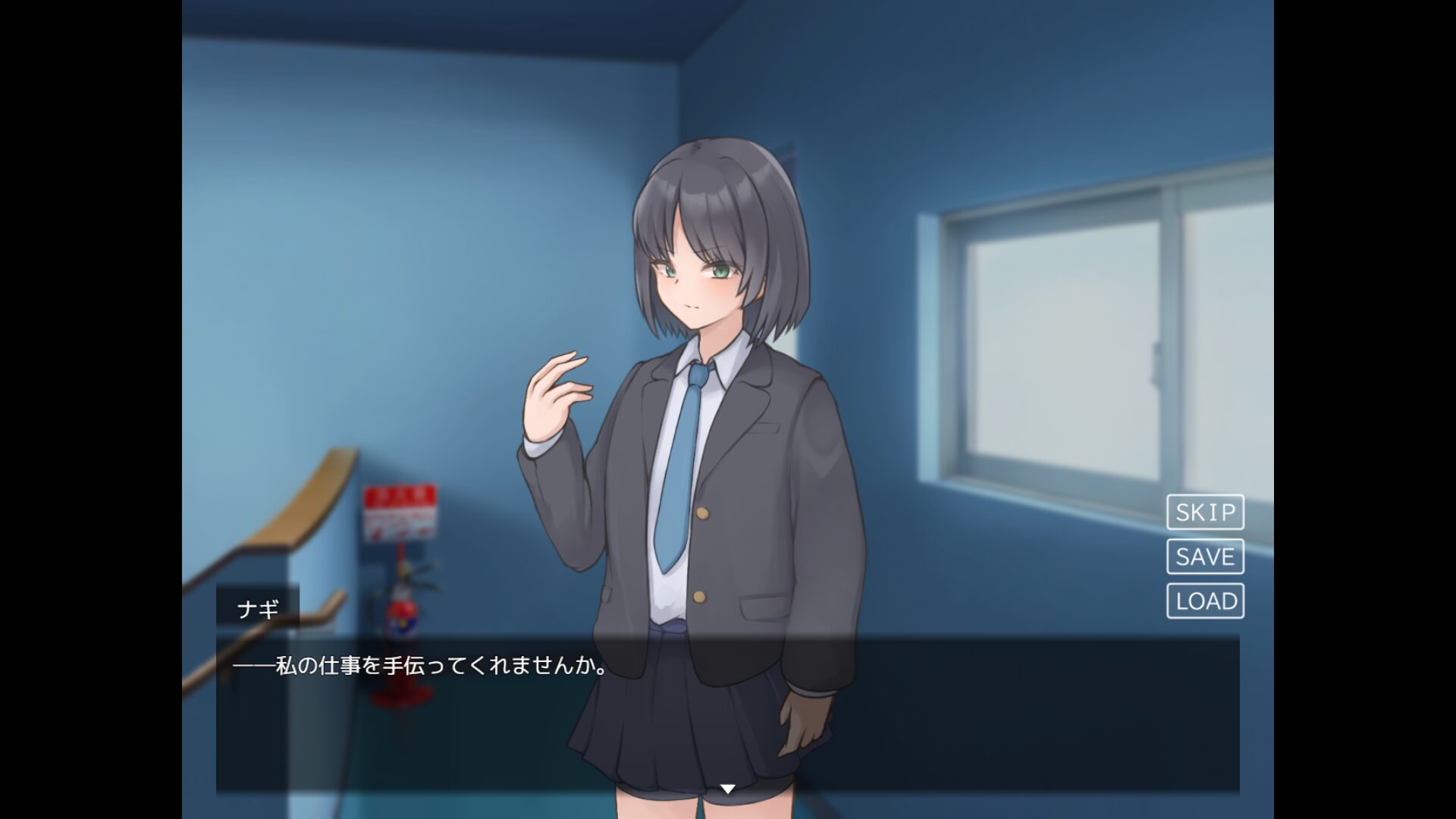Open the SAVE menu

1205,557
